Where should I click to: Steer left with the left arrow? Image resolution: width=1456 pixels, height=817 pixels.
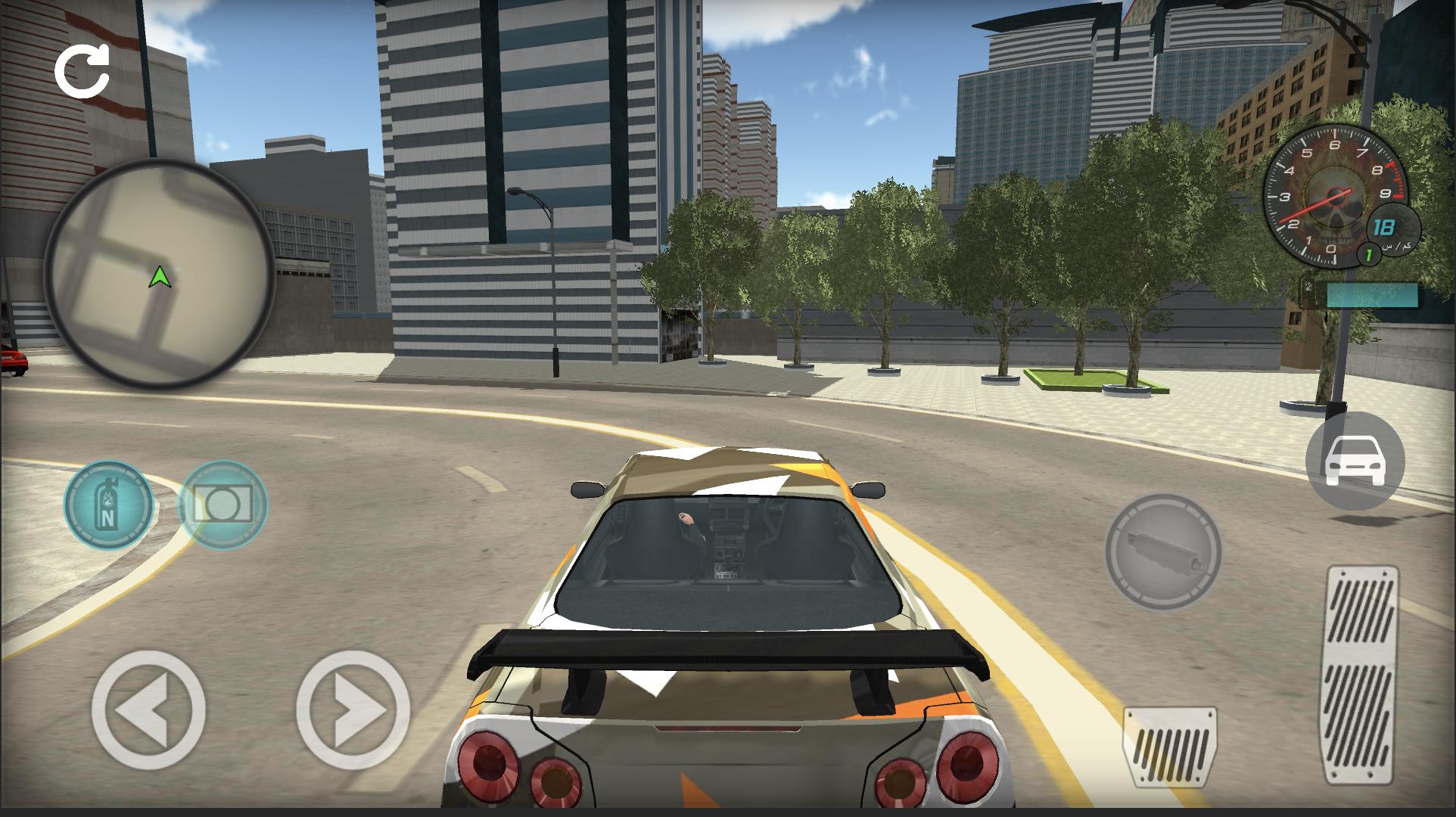tap(148, 710)
